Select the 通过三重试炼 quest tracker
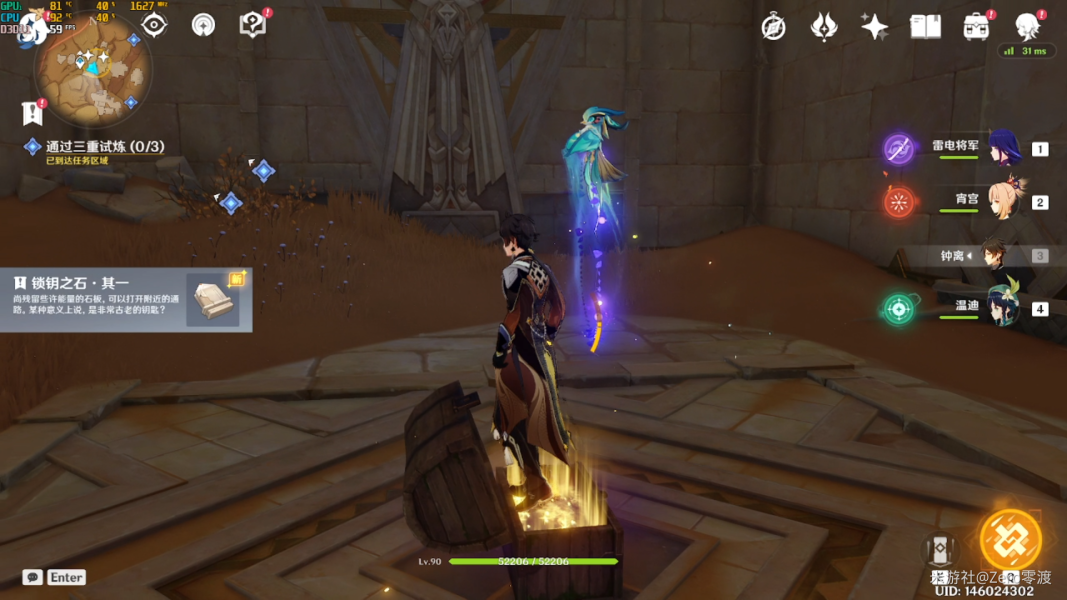The height and width of the screenshot is (600, 1067). tap(104, 147)
